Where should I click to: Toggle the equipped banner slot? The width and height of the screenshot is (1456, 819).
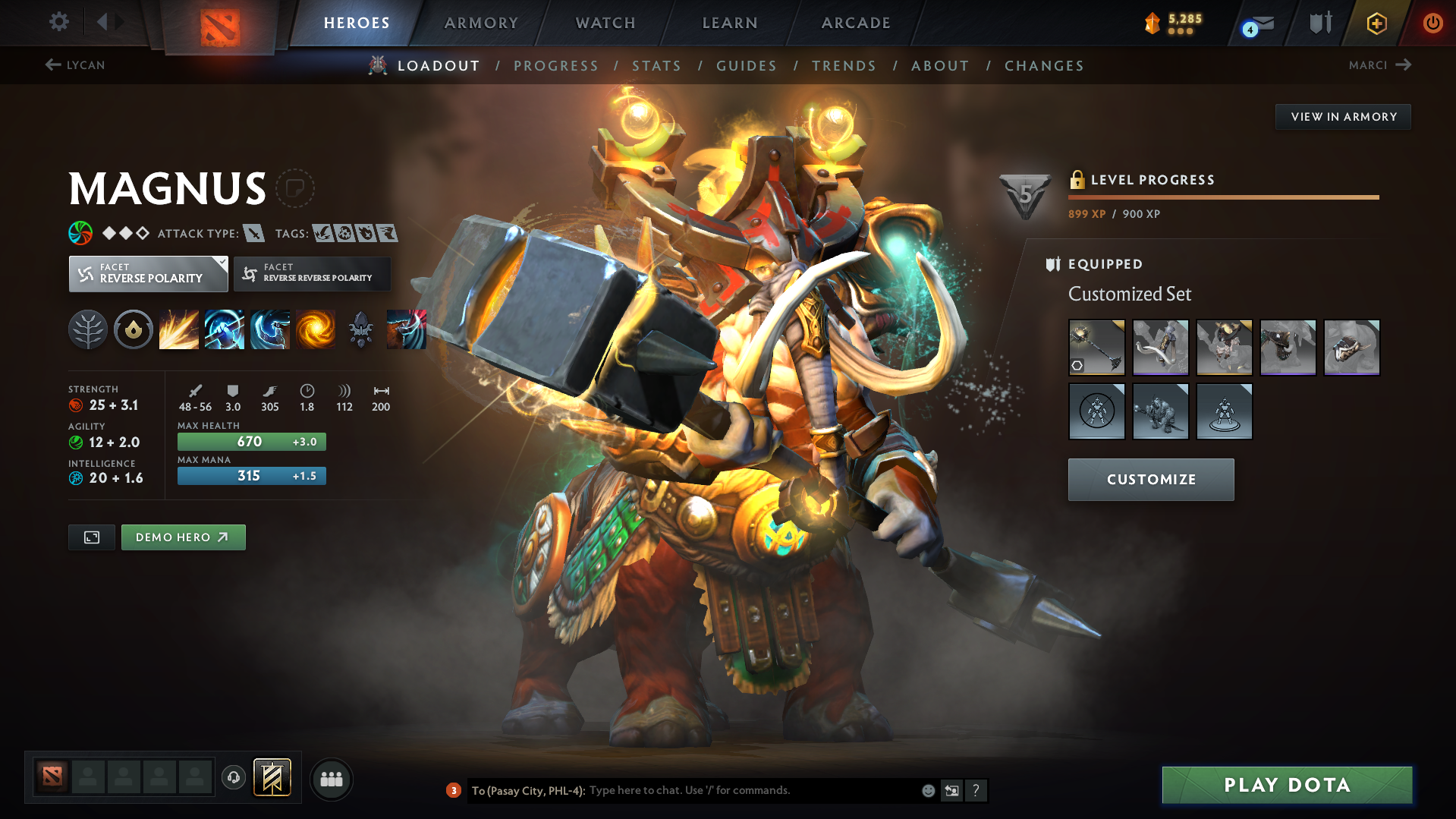click(x=273, y=777)
